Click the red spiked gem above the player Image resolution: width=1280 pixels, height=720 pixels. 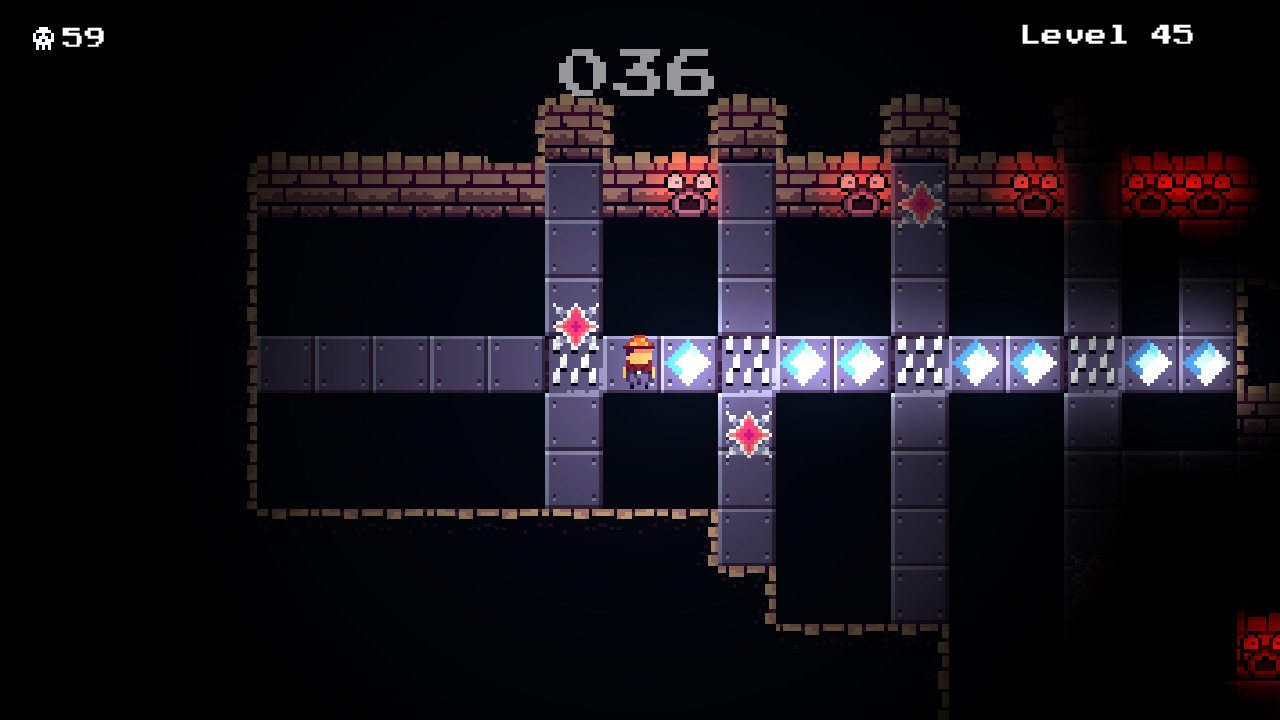[x=575, y=324]
